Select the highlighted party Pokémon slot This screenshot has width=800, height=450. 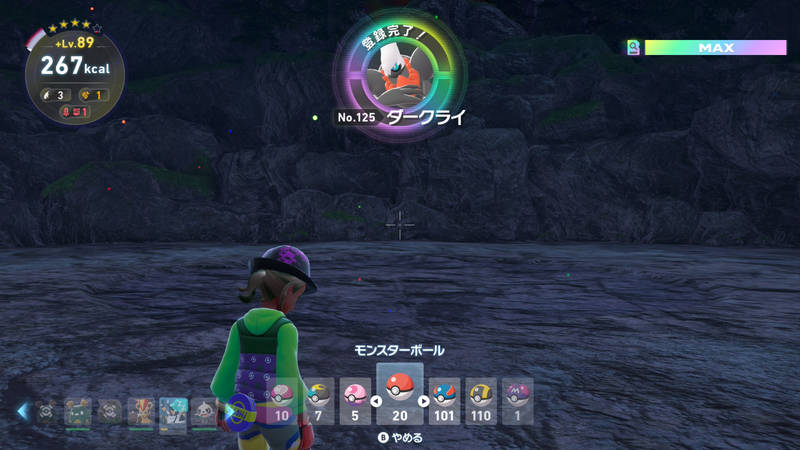click(x=174, y=412)
